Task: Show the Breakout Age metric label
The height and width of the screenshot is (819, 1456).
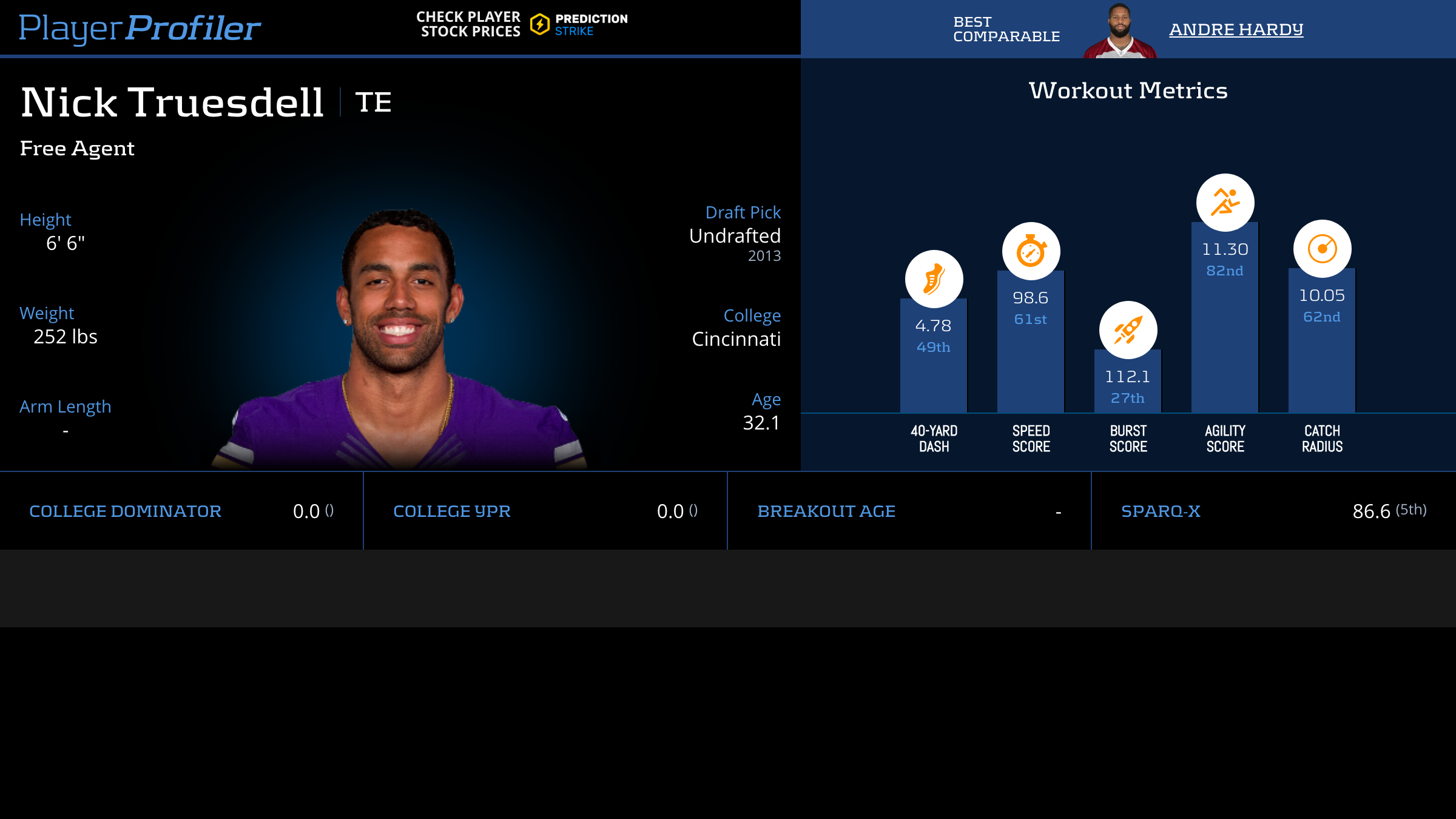Action: click(x=826, y=511)
